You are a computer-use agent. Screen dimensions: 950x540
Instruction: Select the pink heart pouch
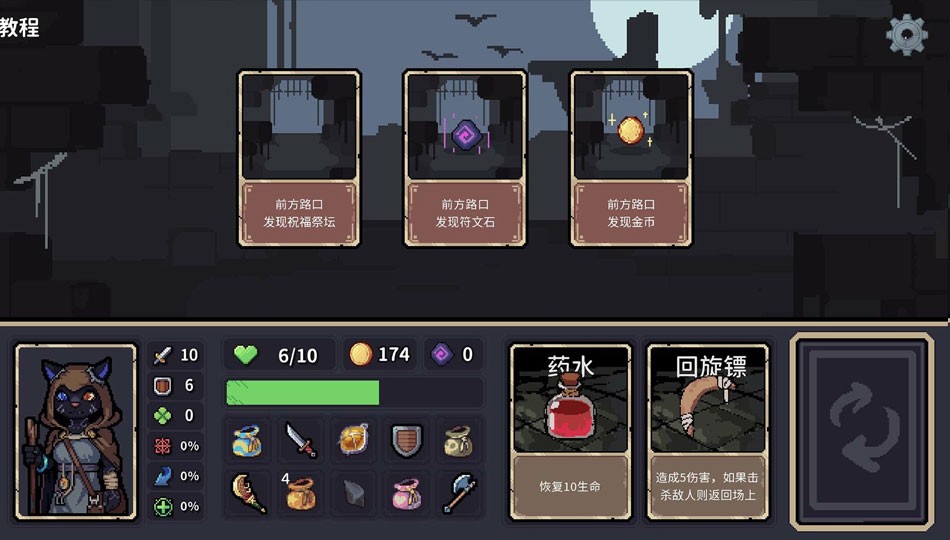pyautogui.click(x=407, y=493)
